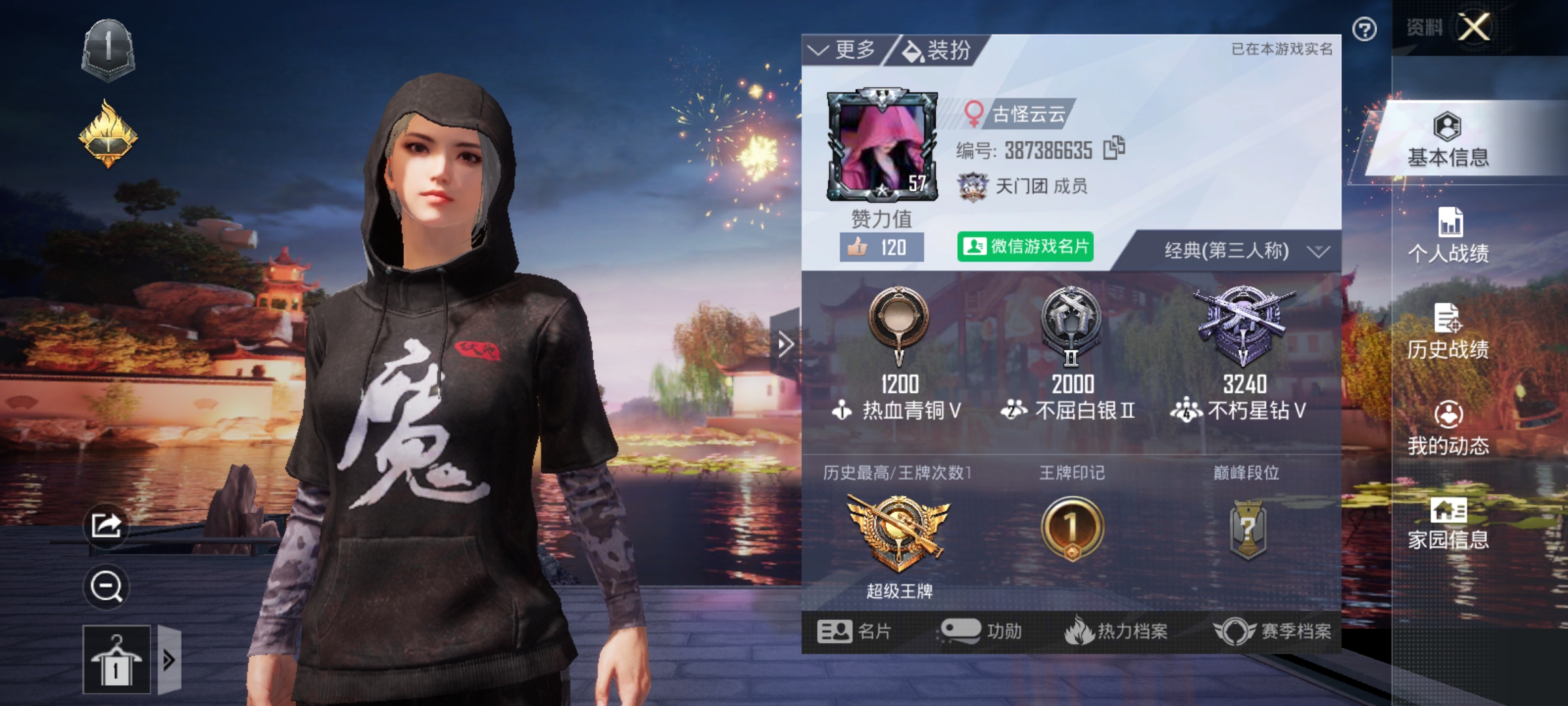The image size is (1568, 706).
Task: View the 热力档案 section
Action: click(1117, 631)
